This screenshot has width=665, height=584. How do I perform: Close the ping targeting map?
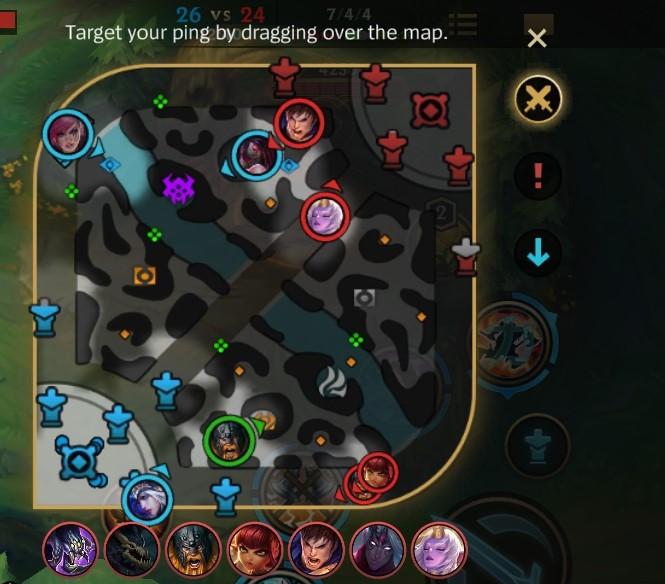537,39
